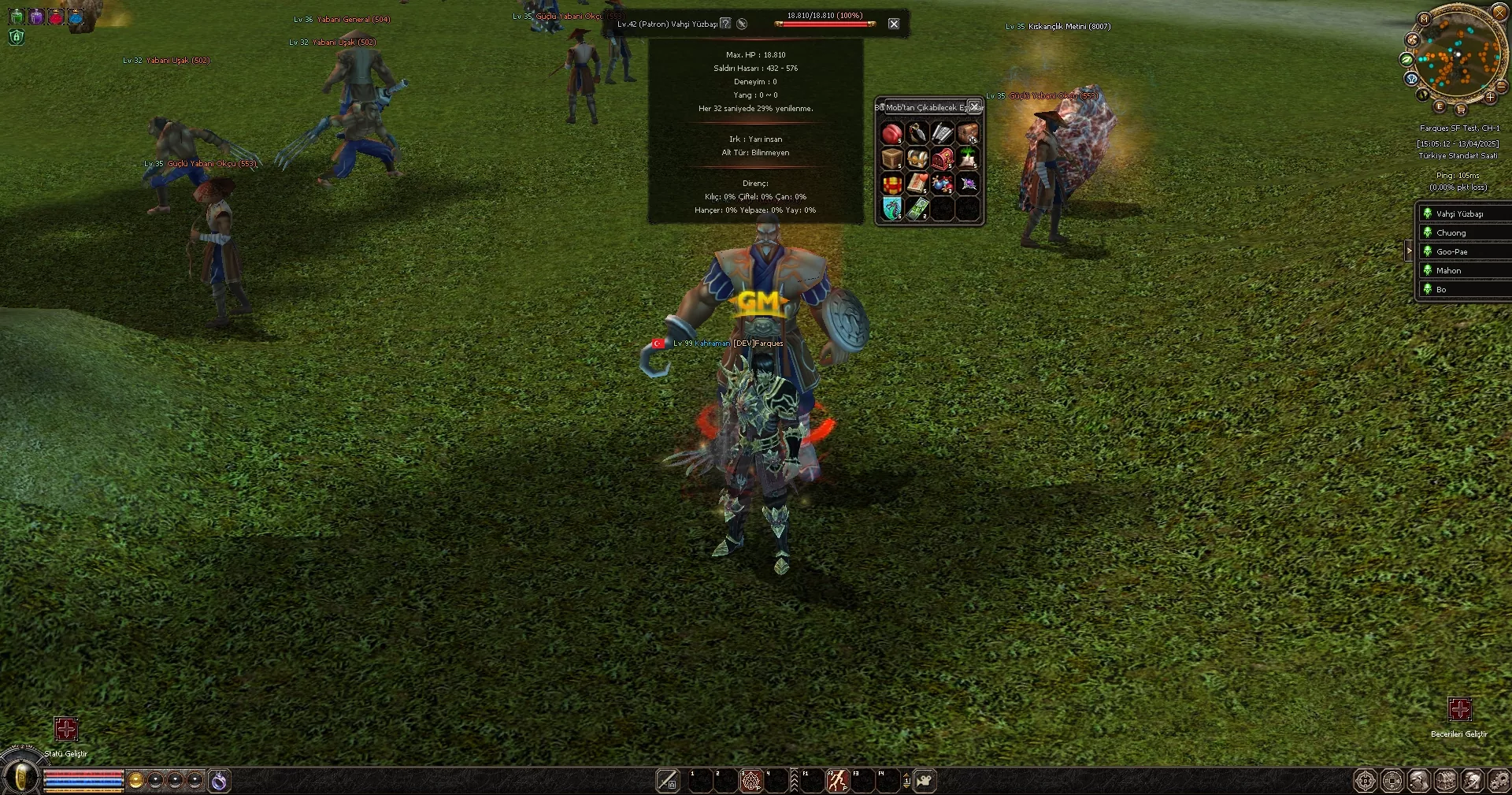
Task: Open the inventory chest icon
Action: click(x=1447, y=781)
